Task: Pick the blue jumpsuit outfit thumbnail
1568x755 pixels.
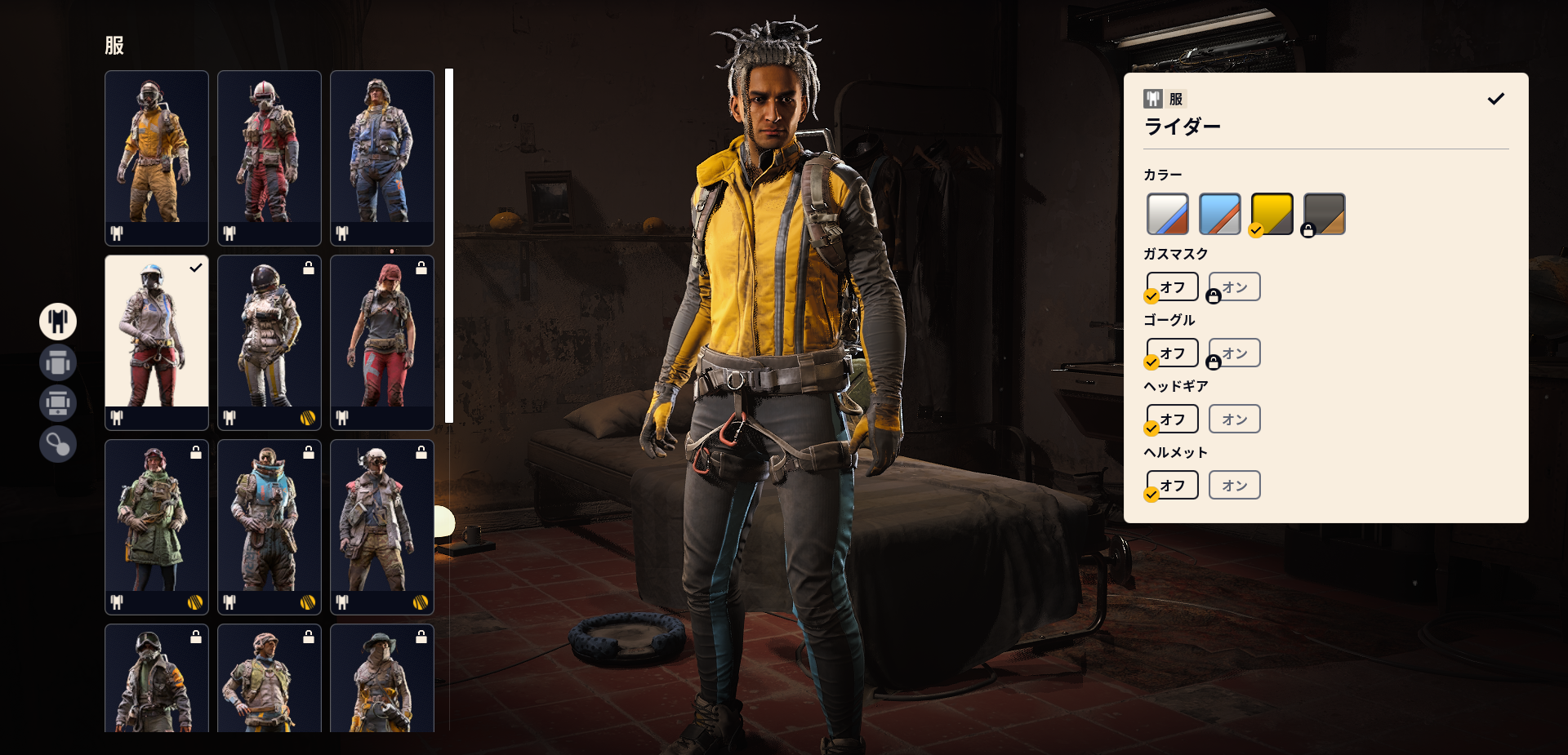Action: pyautogui.click(x=381, y=158)
